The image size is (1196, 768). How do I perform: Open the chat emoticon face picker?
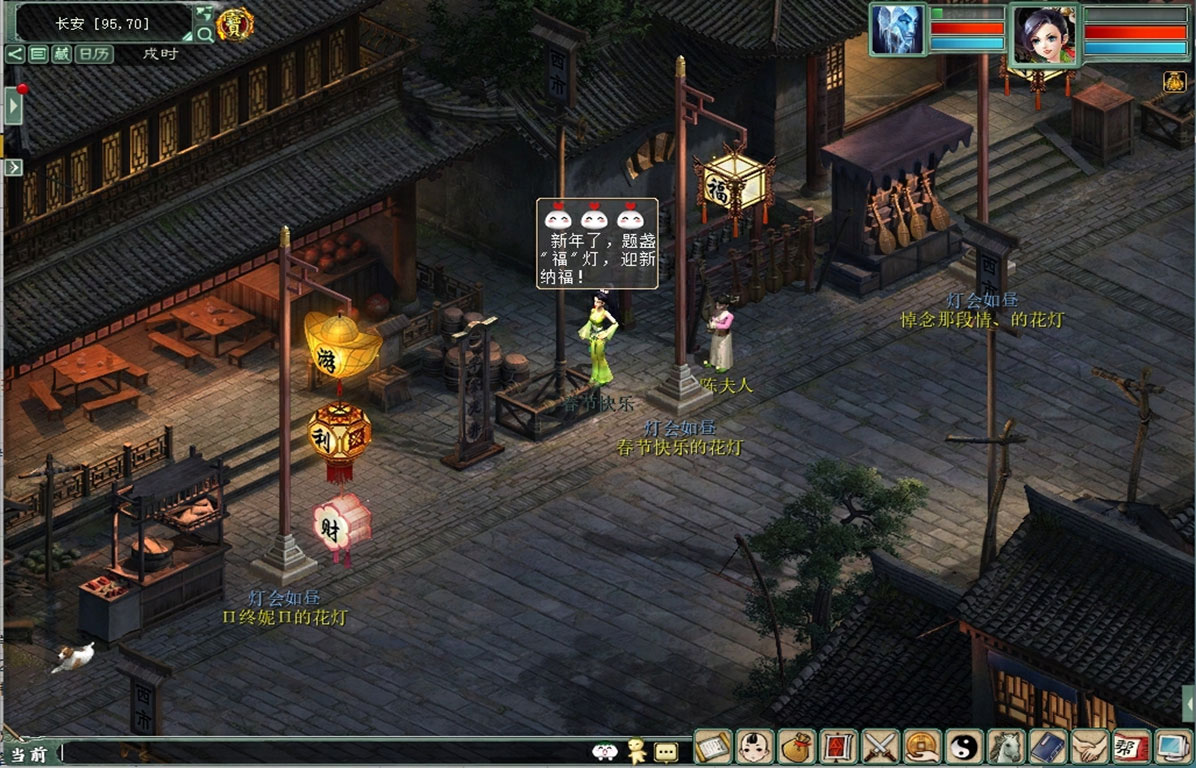(x=605, y=752)
